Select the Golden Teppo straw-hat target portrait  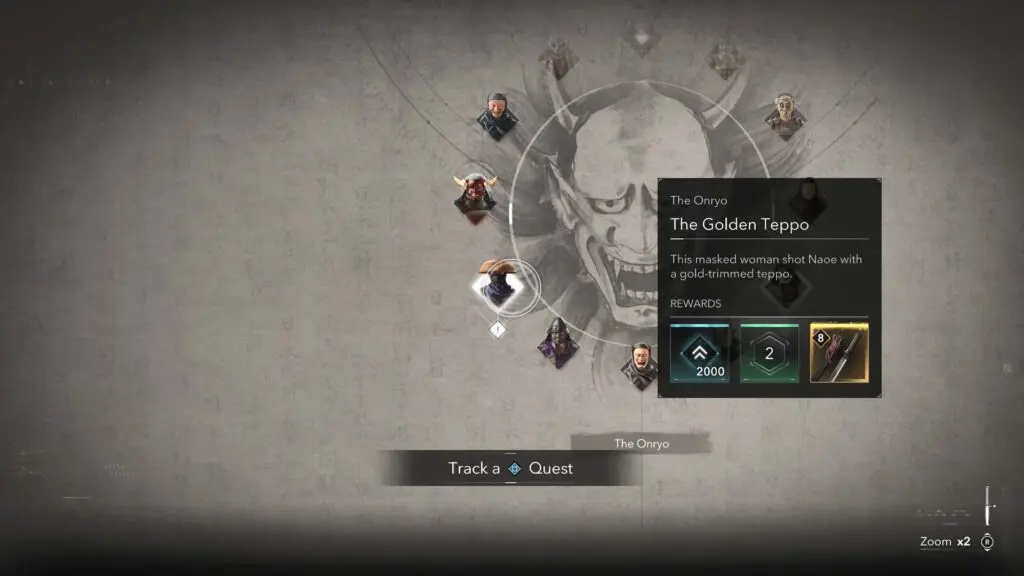[x=498, y=287]
